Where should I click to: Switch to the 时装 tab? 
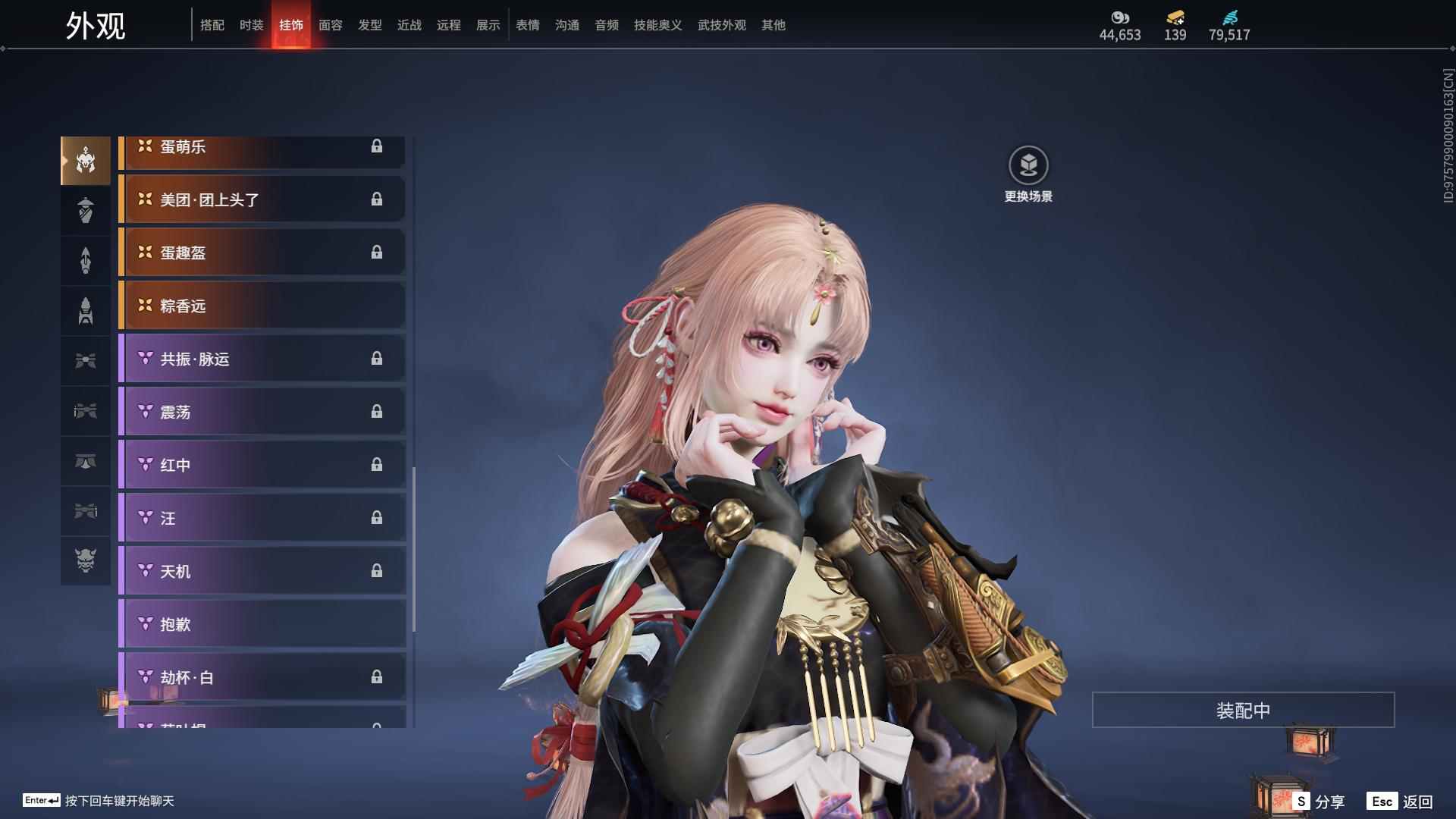pos(251,25)
